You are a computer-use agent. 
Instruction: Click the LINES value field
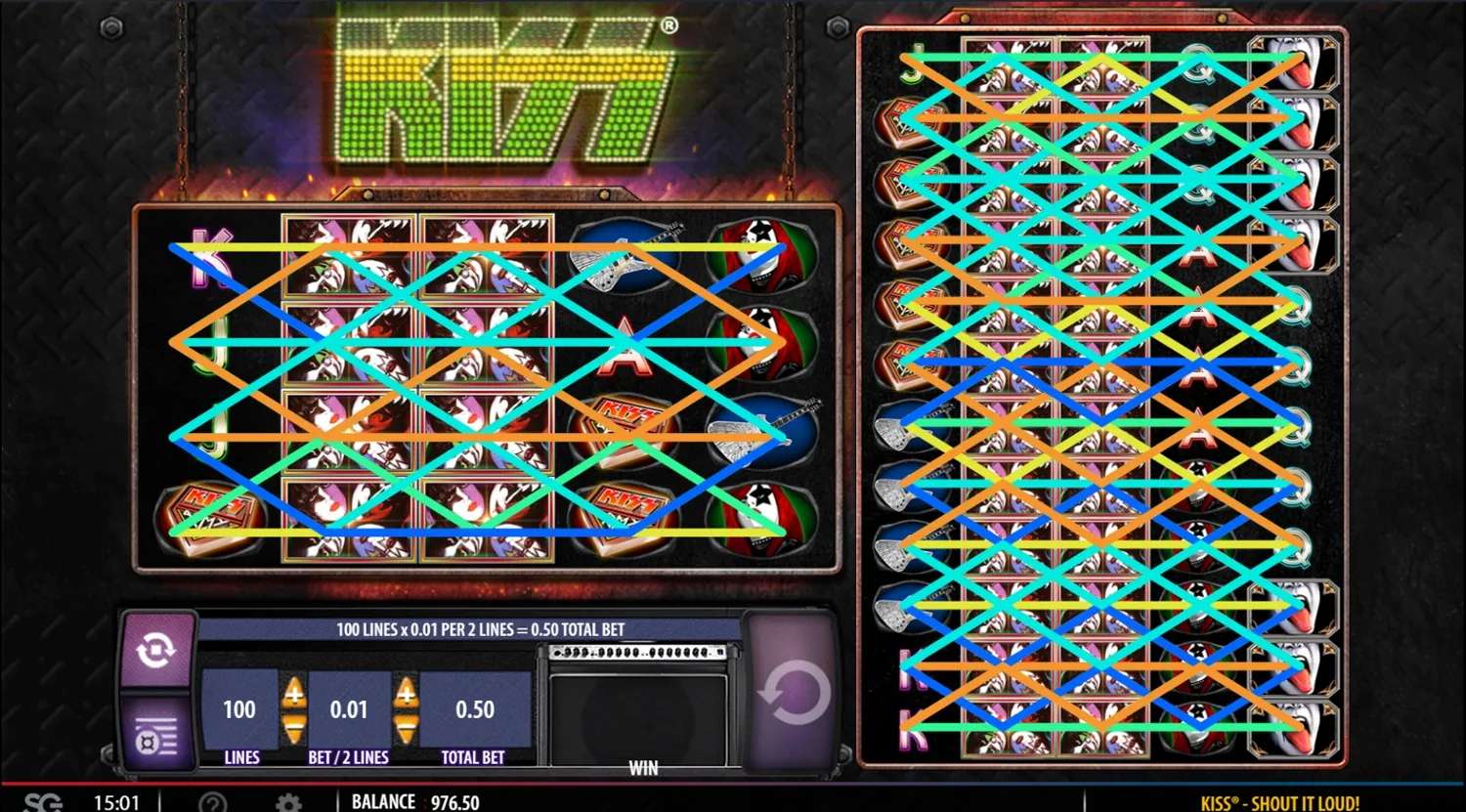(x=239, y=710)
